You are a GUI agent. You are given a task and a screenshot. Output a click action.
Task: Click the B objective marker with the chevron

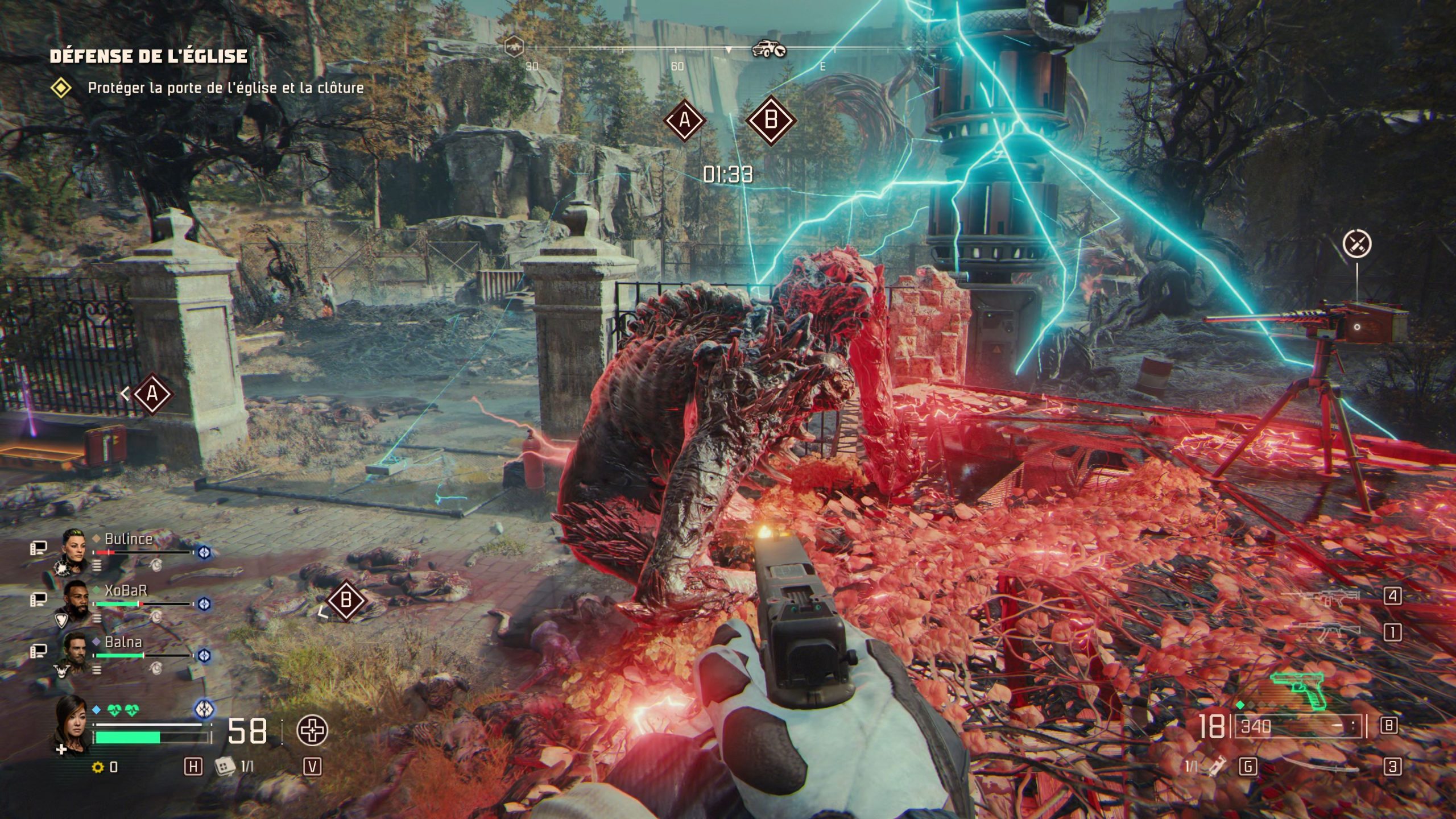coord(345,600)
